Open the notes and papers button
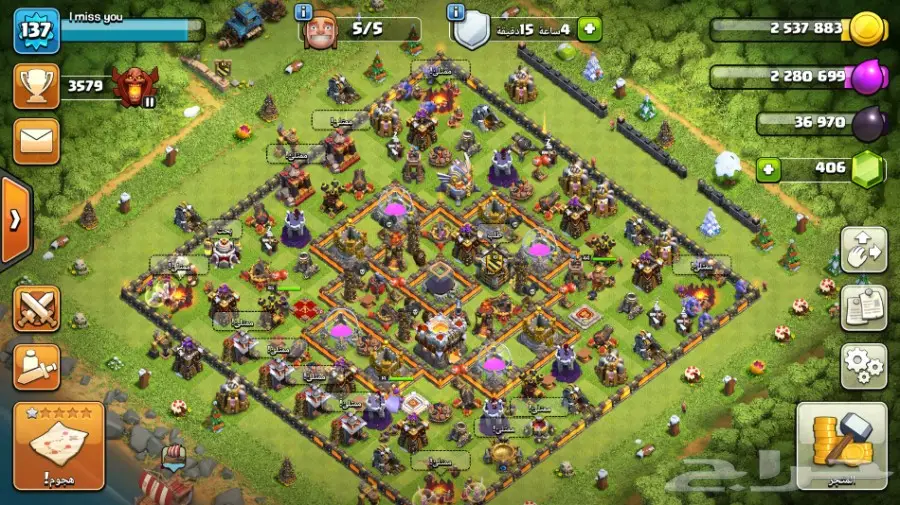 point(864,308)
